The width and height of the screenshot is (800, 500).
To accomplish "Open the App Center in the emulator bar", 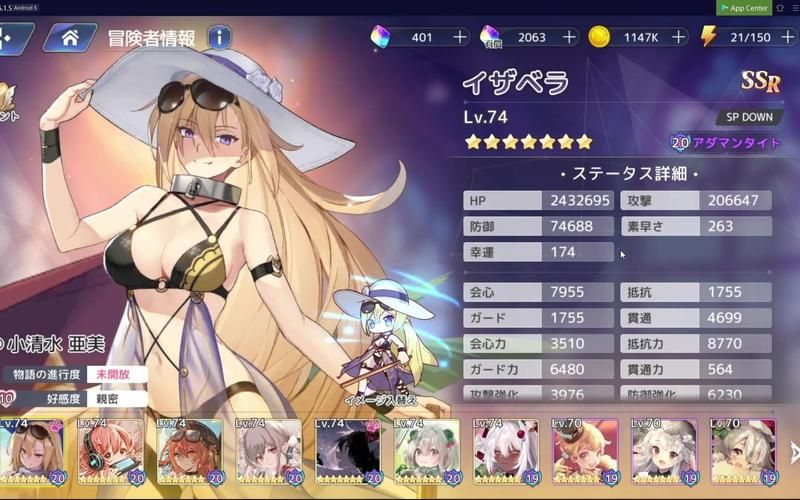I will [744, 8].
